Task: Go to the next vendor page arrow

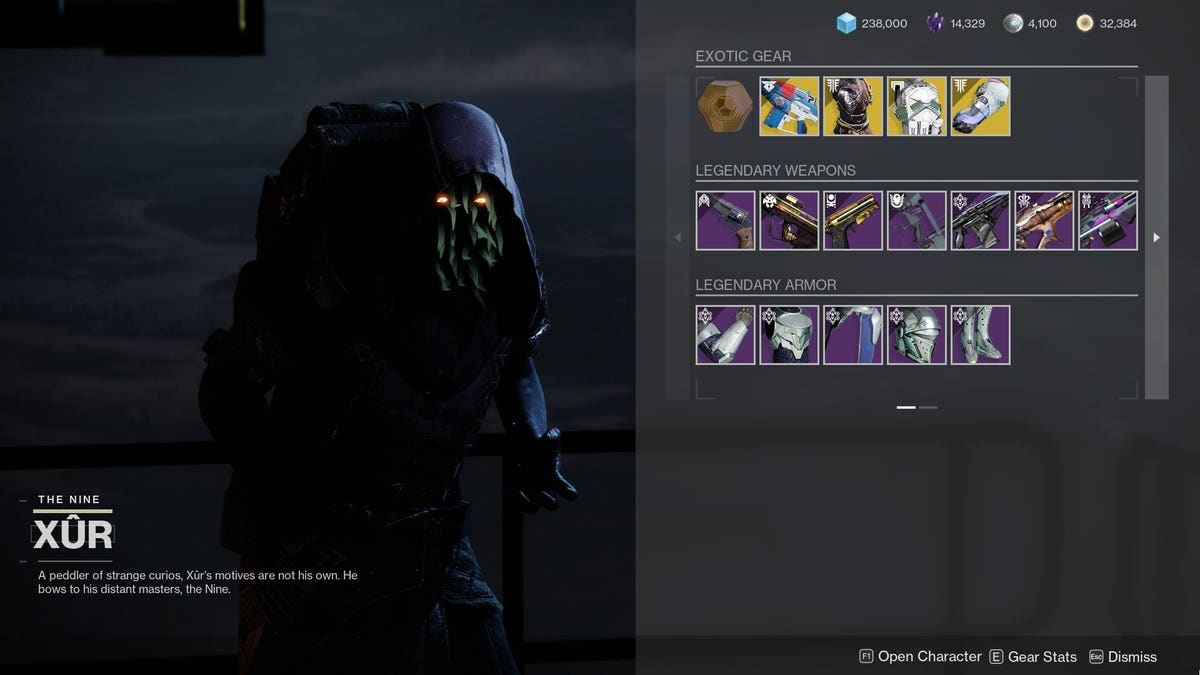Action: pyautogui.click(x=1156, y=238)
